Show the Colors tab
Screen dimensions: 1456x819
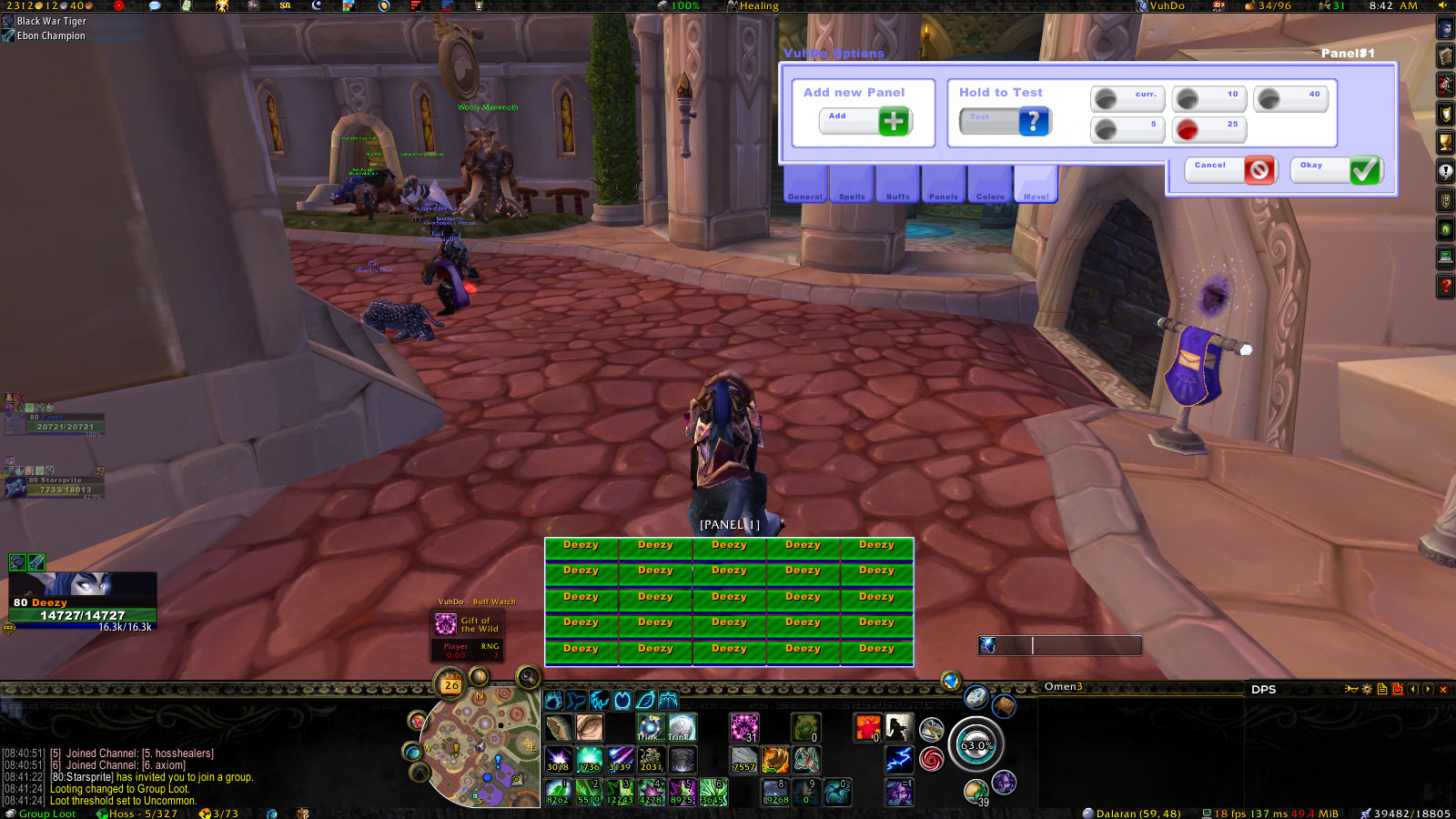(990, 186)
